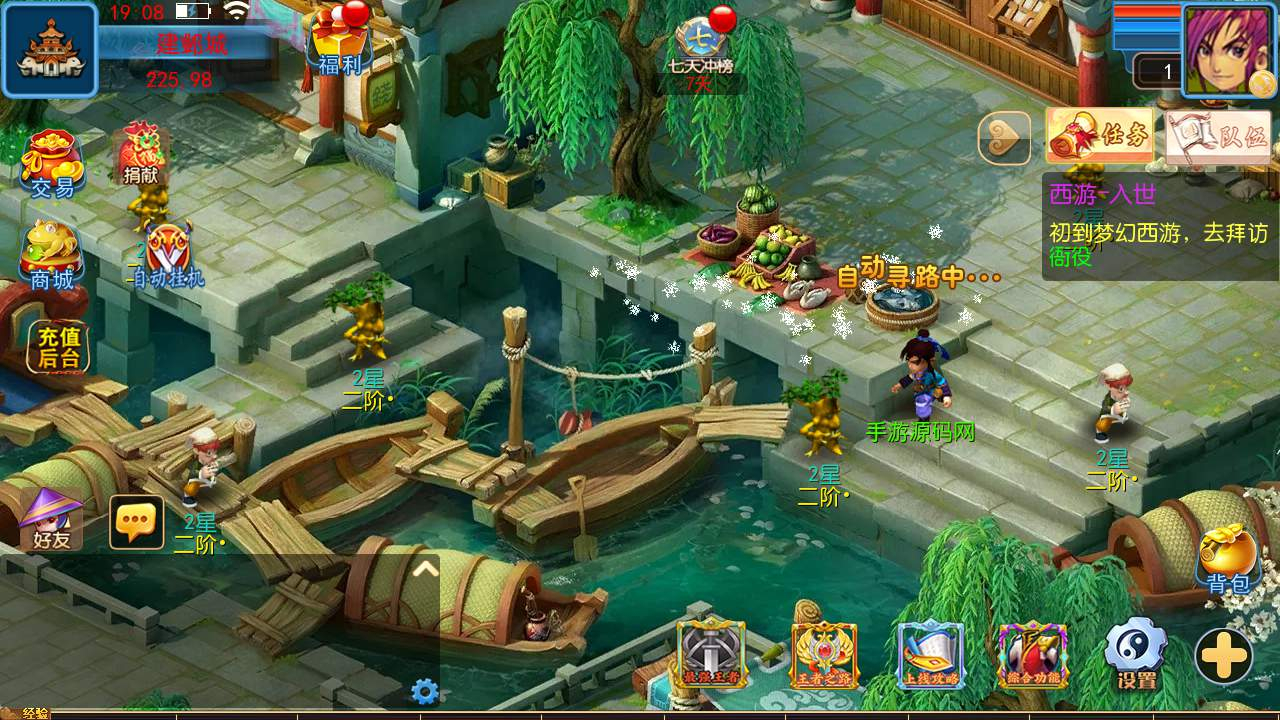Open the 建邺城 pagoda minimap icon
This screenshot has width=1280, height=720.
pyautogui.click(x=50, y=50)
